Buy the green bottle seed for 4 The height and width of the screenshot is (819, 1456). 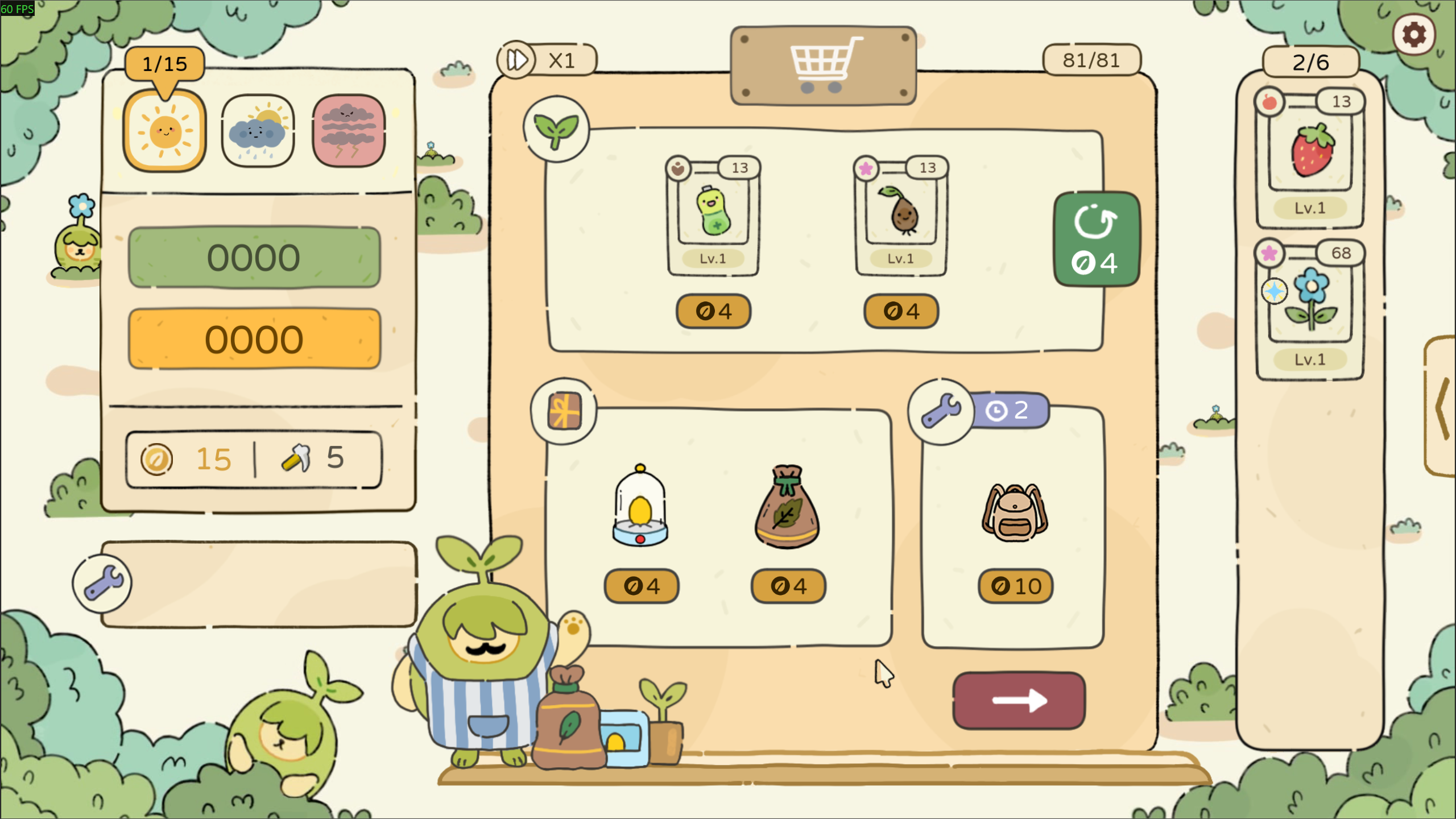(713, 311)
